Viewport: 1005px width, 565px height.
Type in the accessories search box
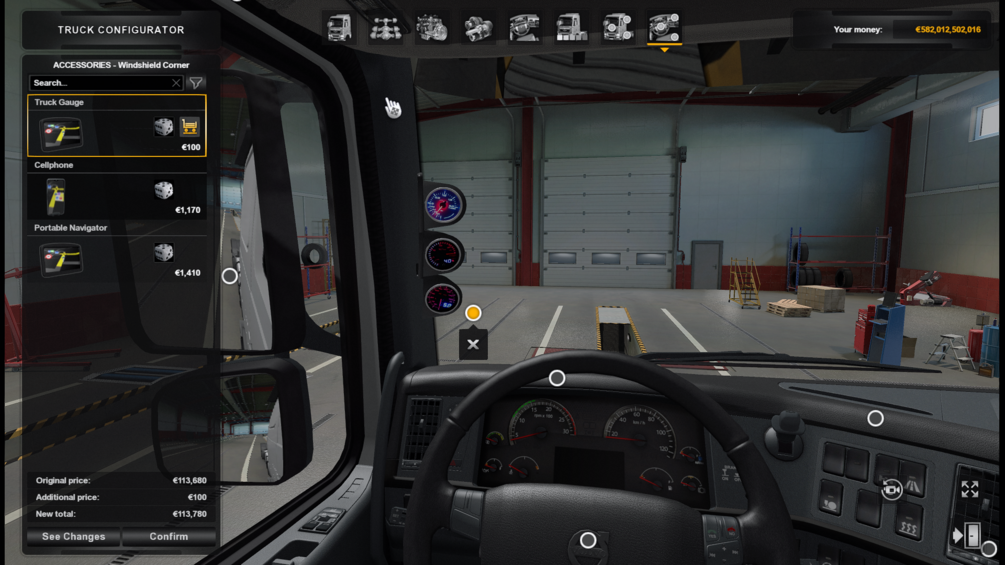pos(100,83)
